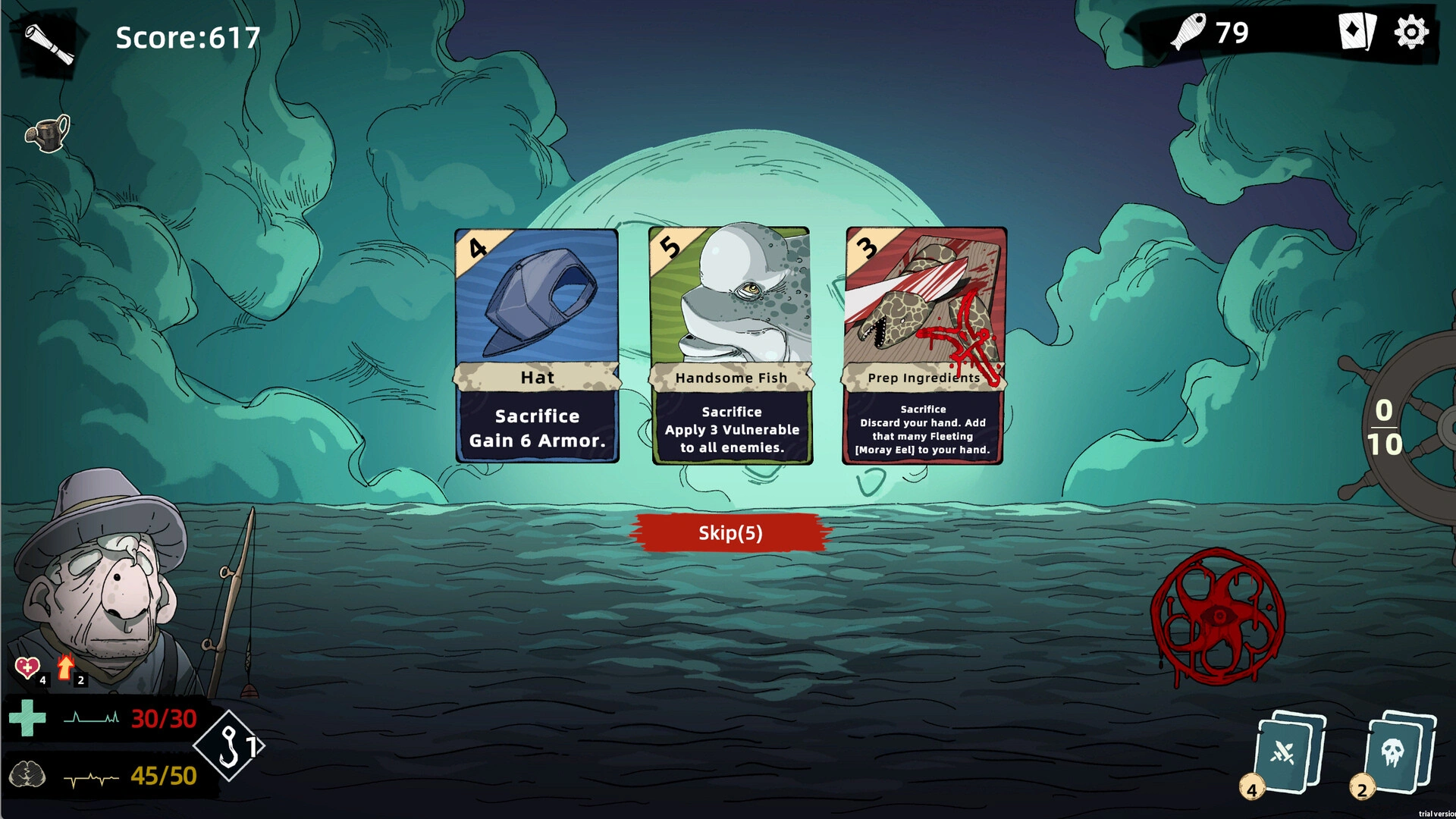Select the Handsome Fish card
This screenshot has height=819, width=1456.
pos(731,346)
